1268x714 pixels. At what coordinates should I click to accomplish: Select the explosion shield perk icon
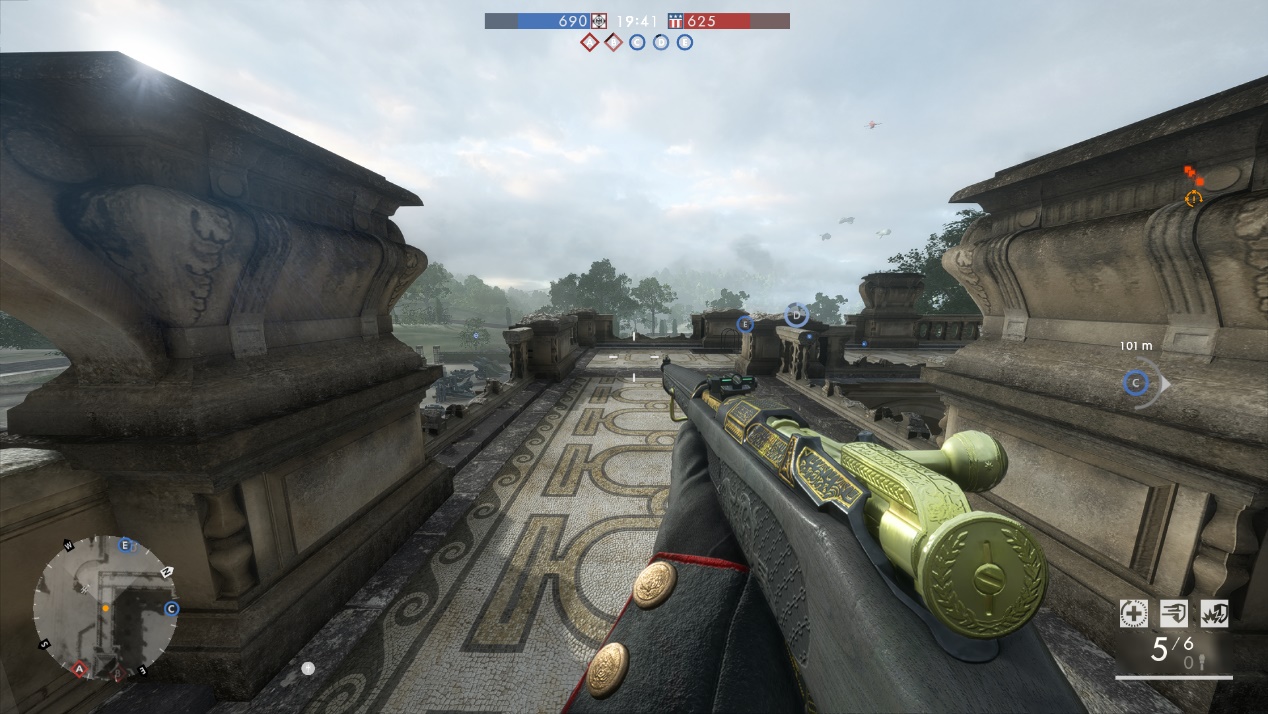pyautogui.click(x=1214, y=613)
